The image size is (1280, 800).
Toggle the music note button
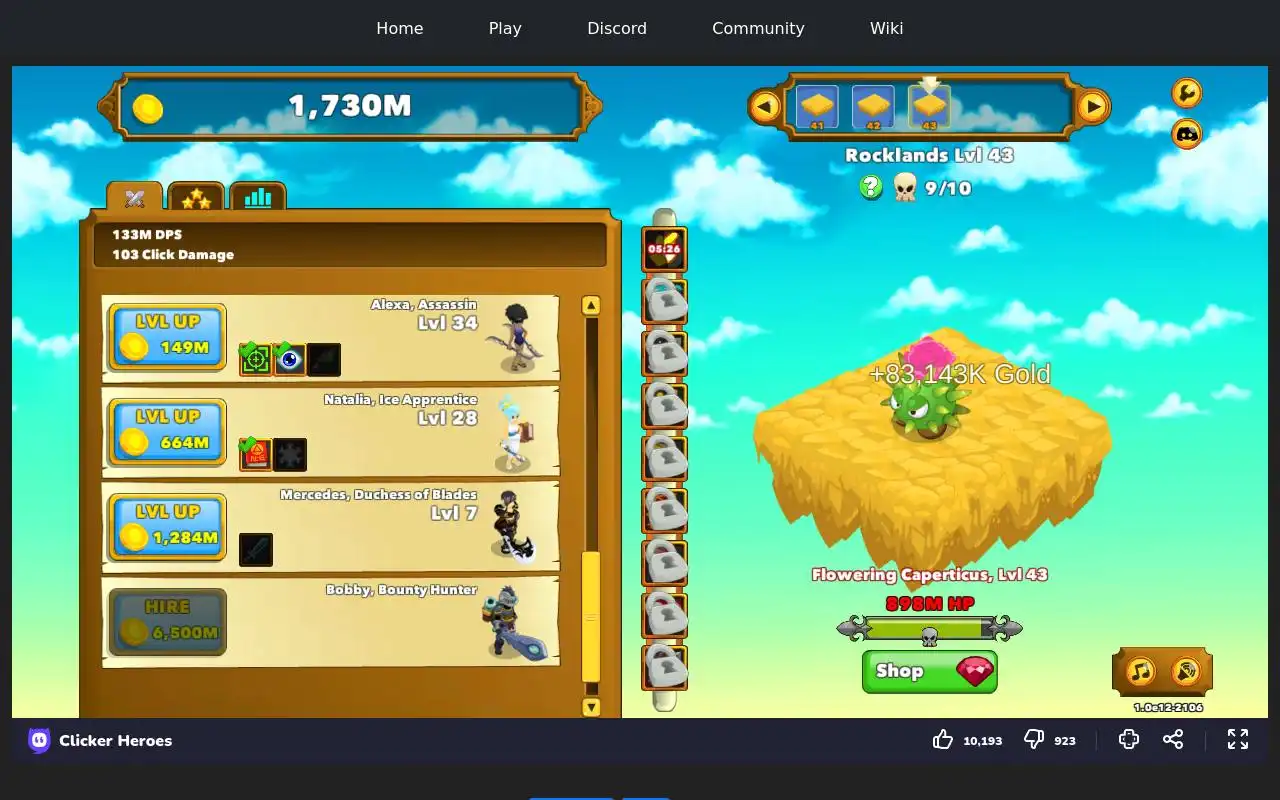point(1141,671)
